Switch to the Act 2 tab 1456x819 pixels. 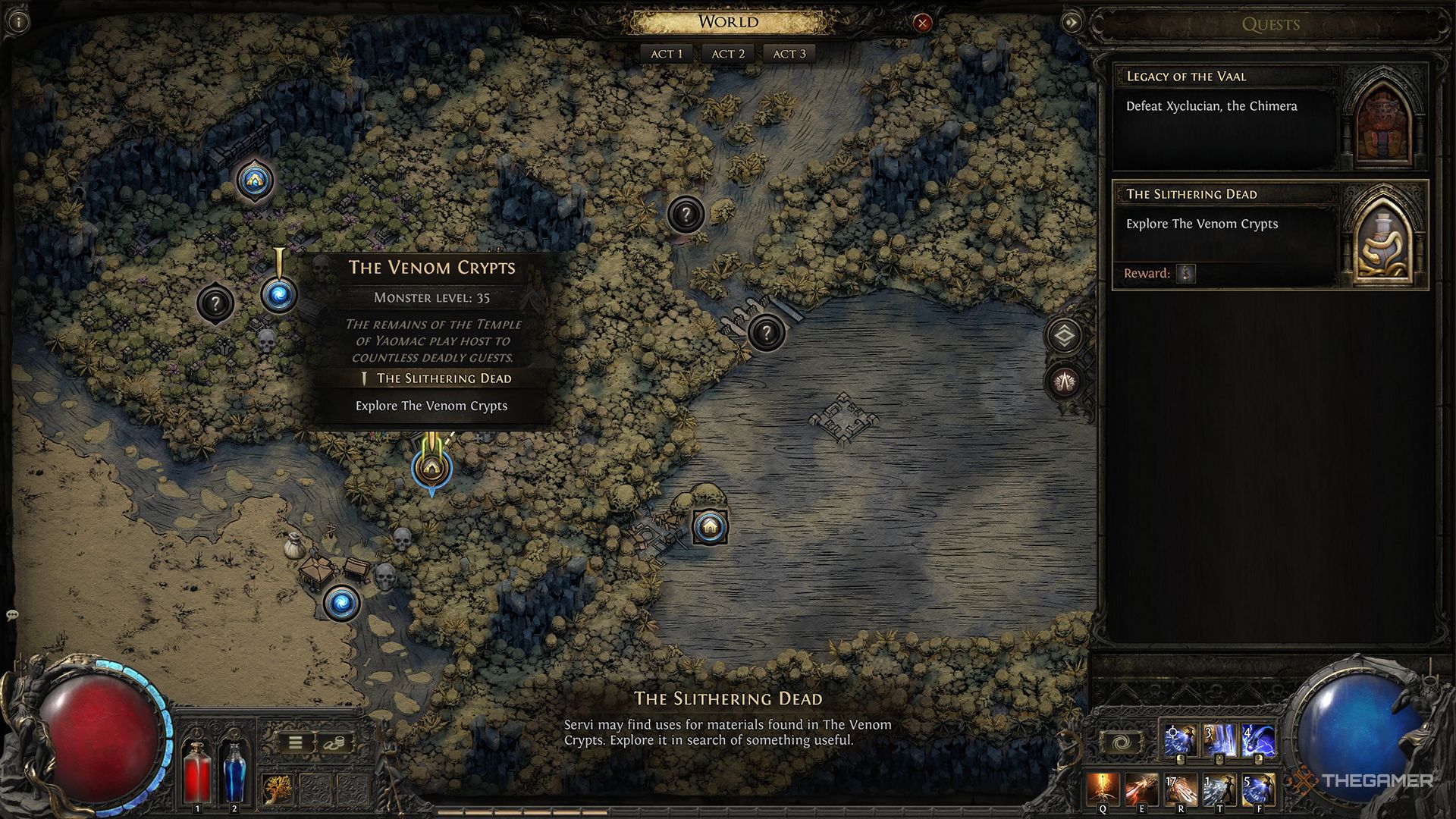pos(728,54)
